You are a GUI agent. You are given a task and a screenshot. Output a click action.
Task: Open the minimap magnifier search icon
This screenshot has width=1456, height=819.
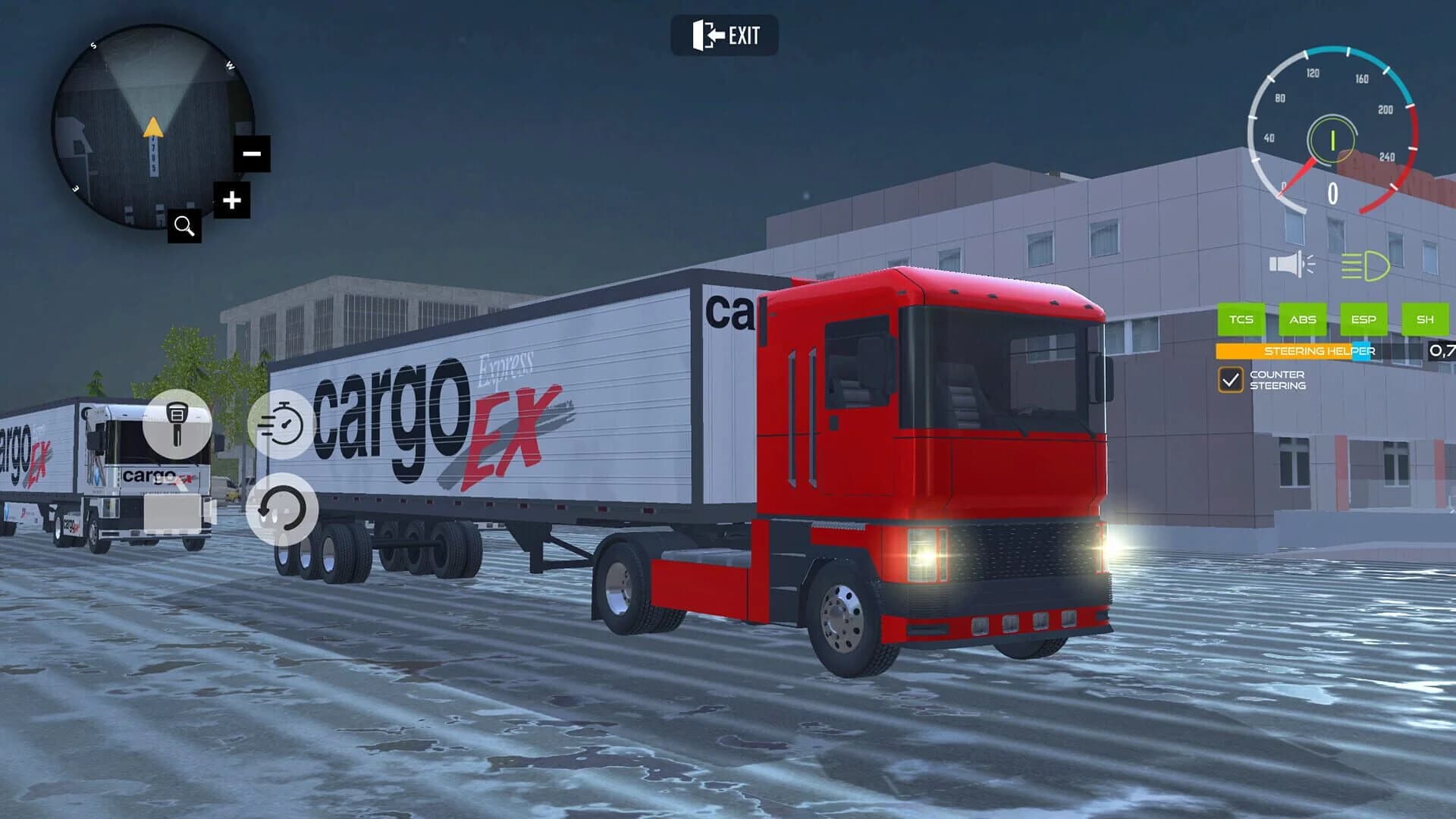coord(184,225)
